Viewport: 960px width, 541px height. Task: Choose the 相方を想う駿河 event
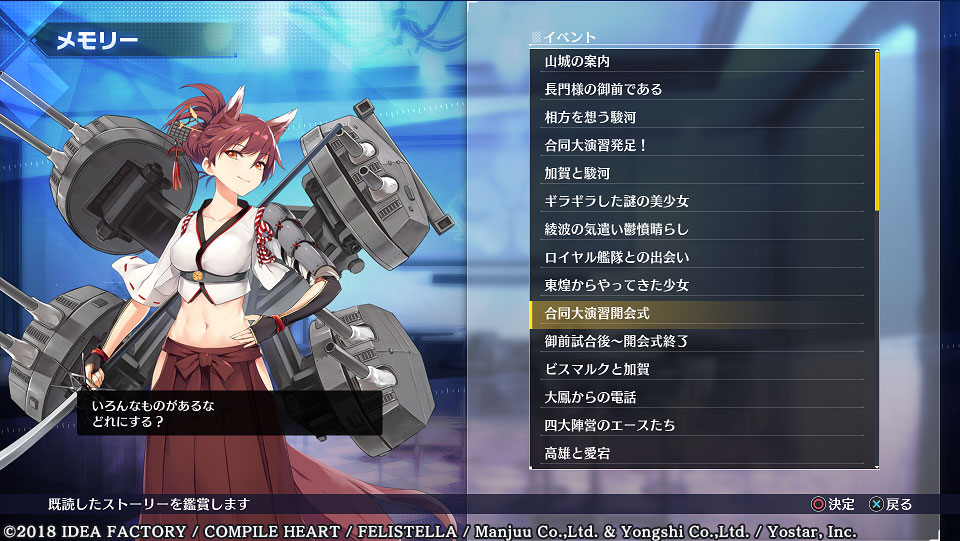[702, 117]
